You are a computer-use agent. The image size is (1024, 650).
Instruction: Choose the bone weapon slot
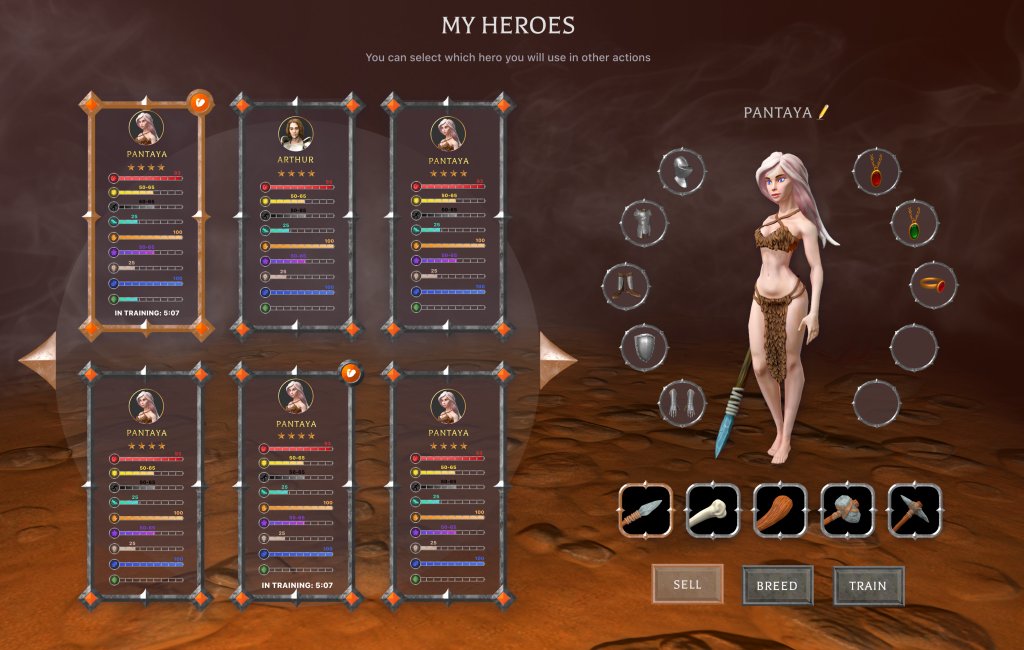(712, 510)
